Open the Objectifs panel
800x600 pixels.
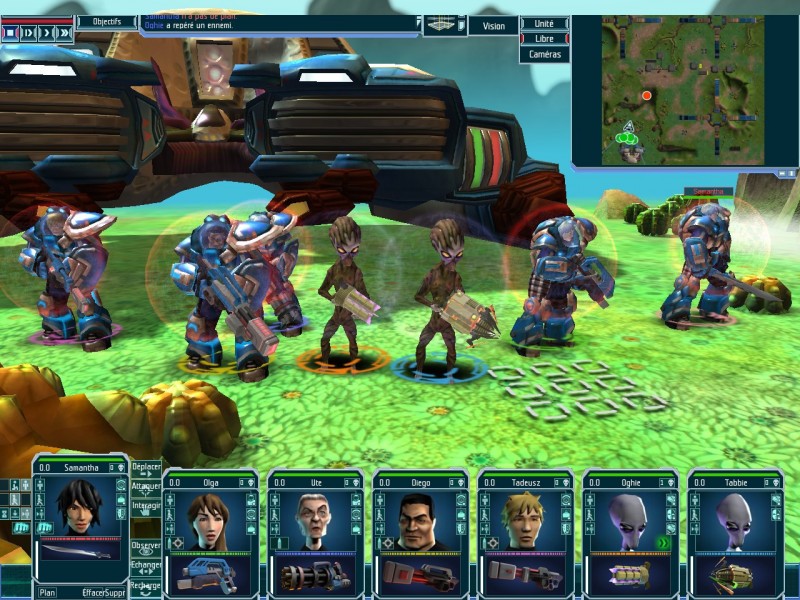coord(106,21)
